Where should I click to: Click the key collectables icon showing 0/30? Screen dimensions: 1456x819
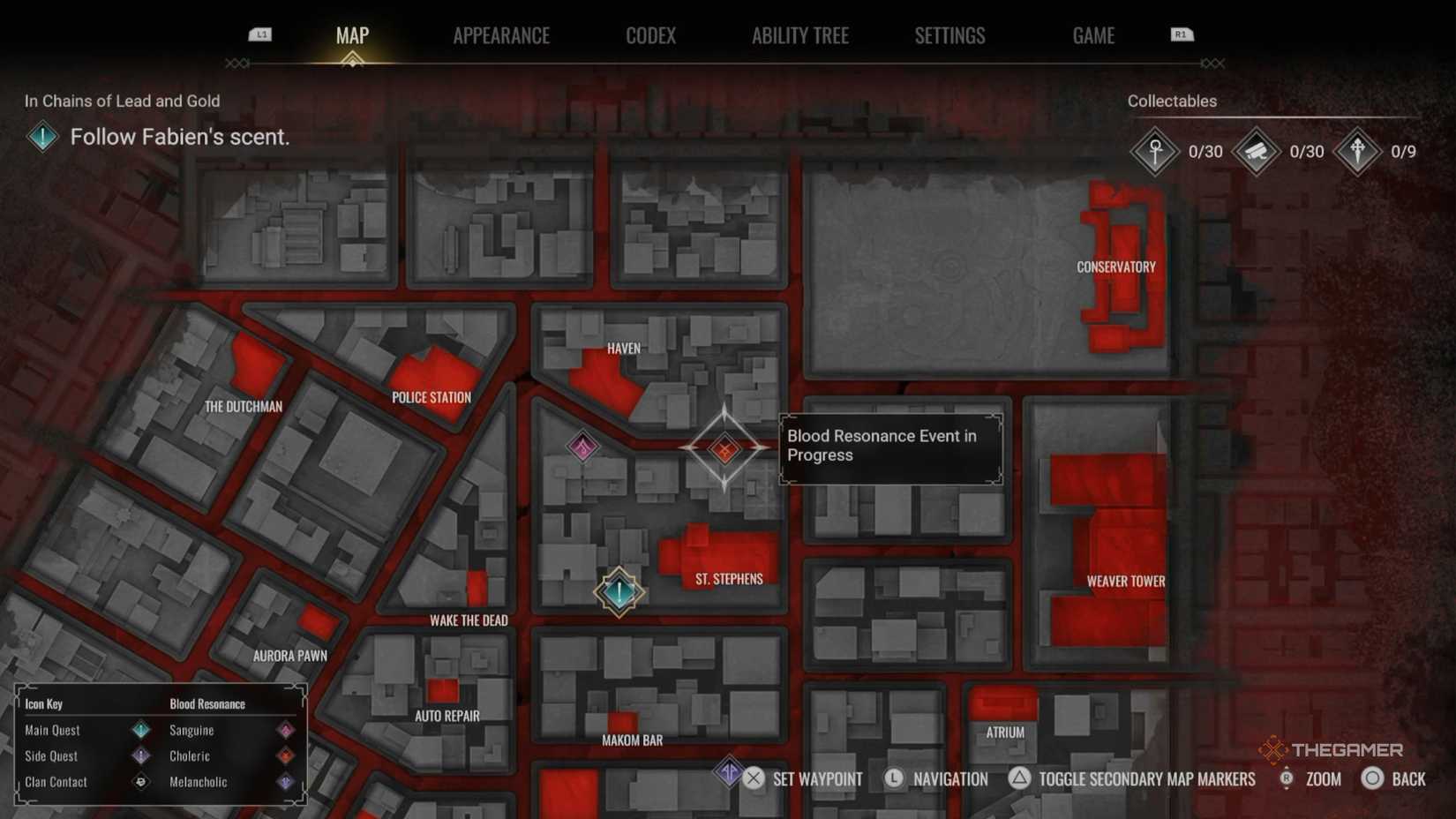coord(1154,151)
